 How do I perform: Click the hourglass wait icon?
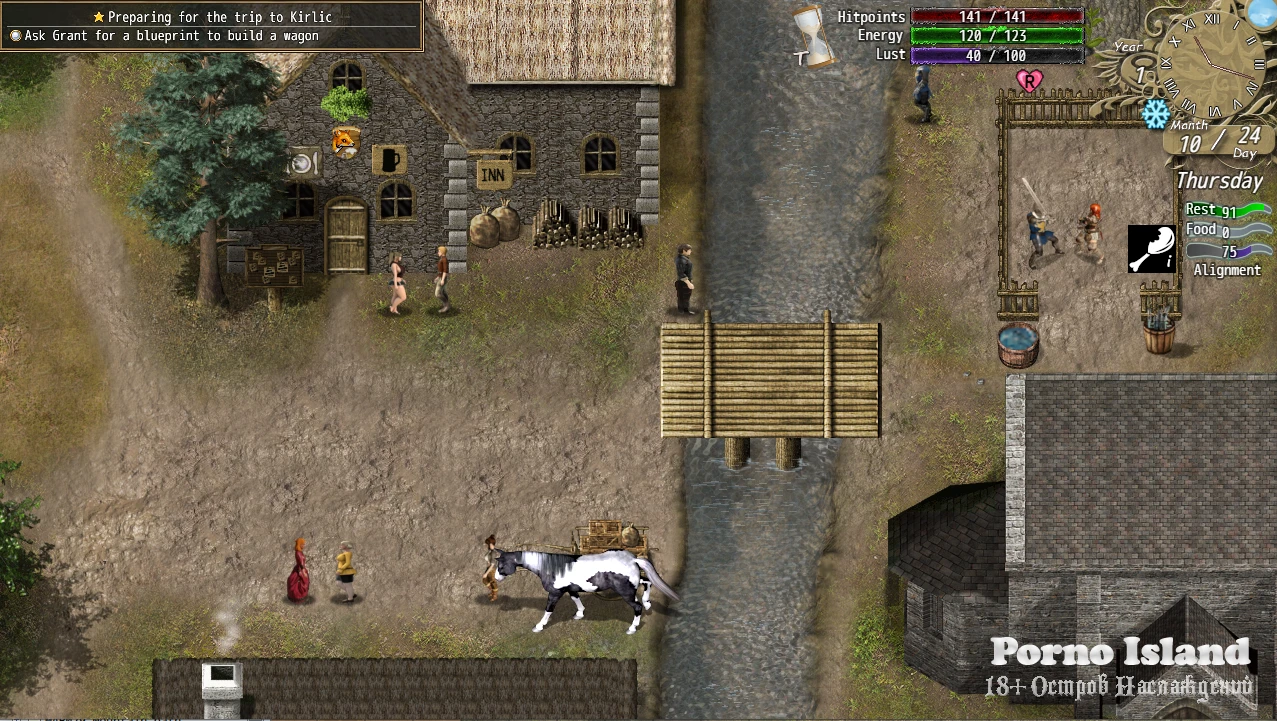pyautogui.click(x=814, y=37)
